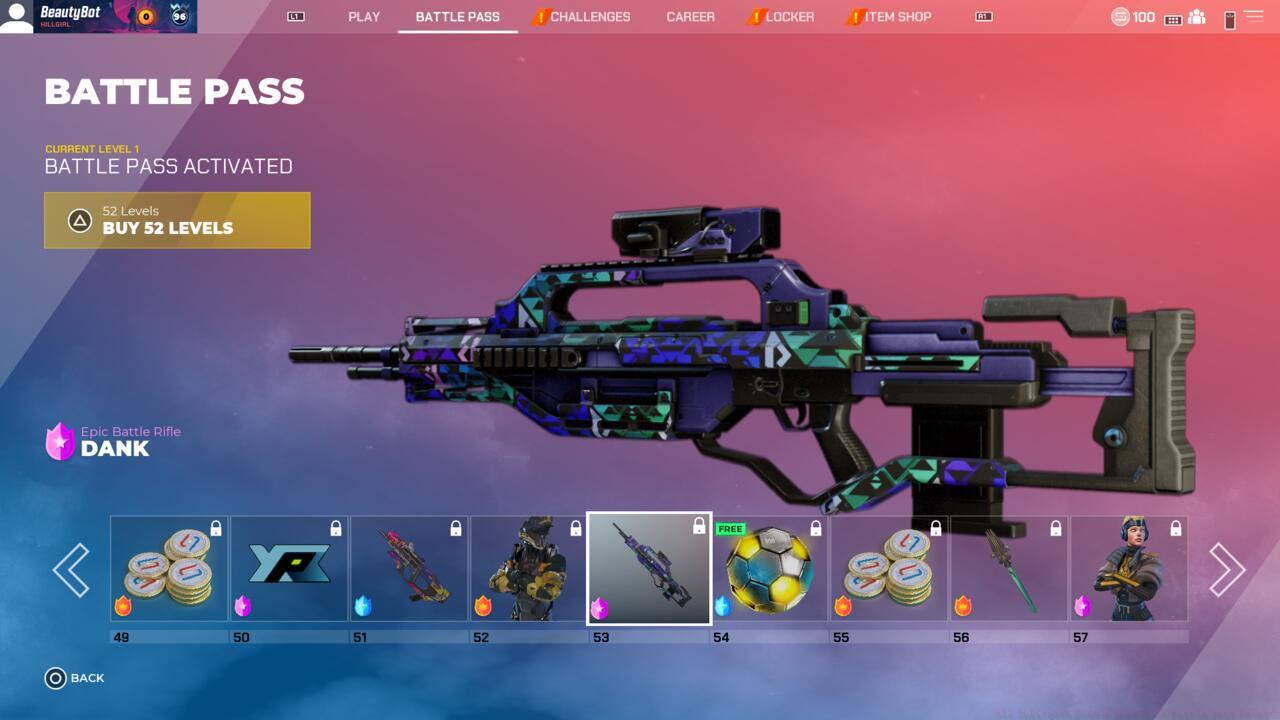Select the level 53 Dank rifle reward
The image size is (1280, 720).
click(649, 569)
